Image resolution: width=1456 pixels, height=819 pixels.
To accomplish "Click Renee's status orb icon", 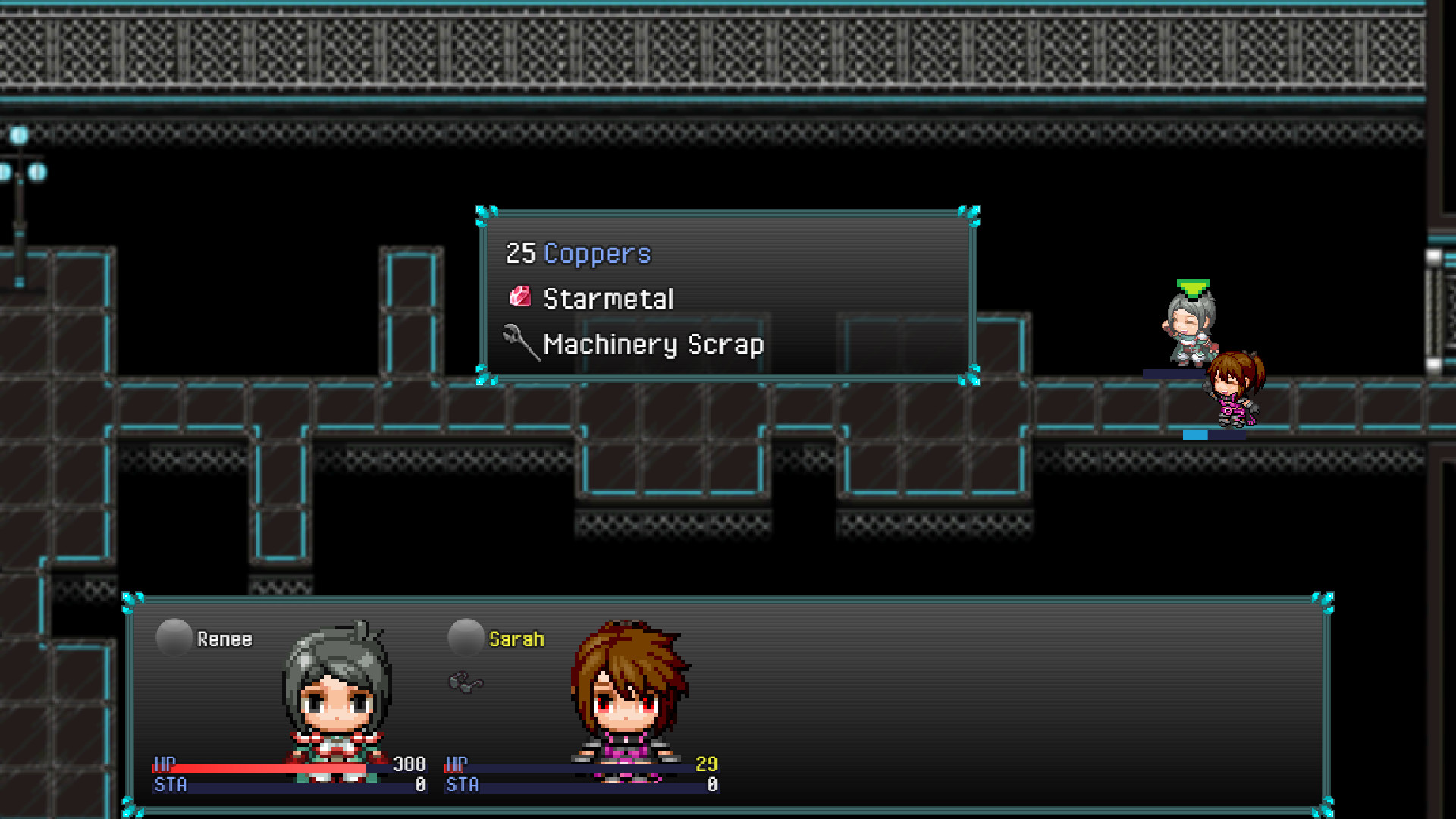I will (173, 636).
